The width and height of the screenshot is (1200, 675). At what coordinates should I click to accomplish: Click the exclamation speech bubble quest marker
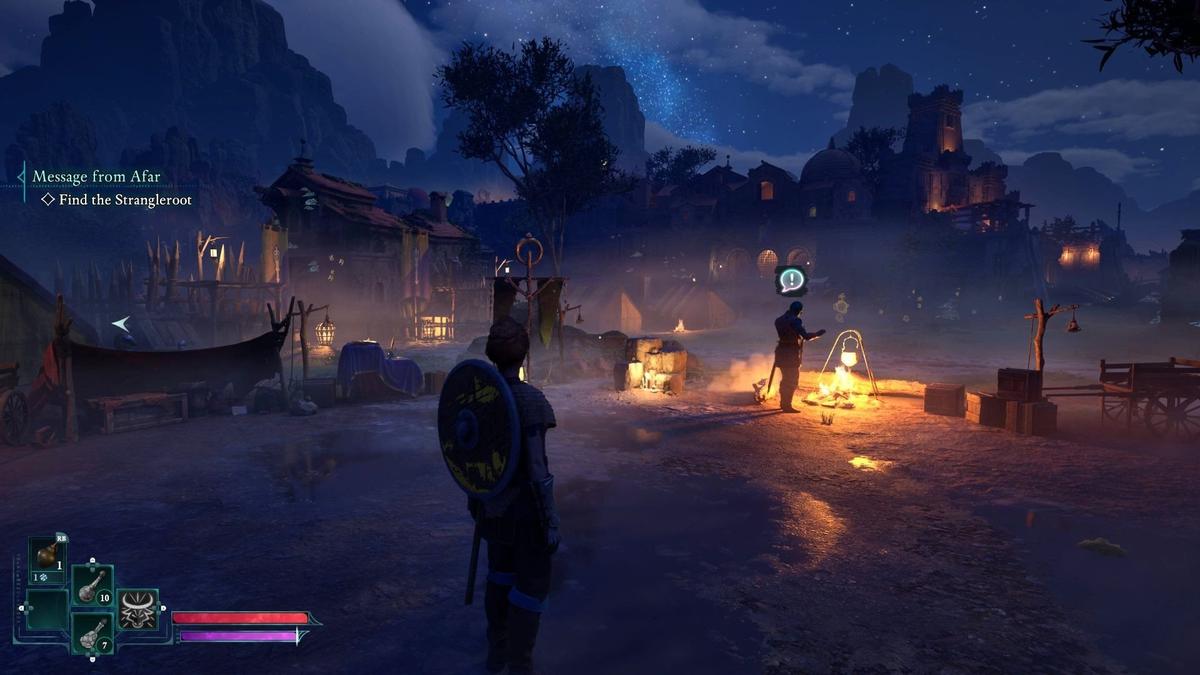coord(792,280)
